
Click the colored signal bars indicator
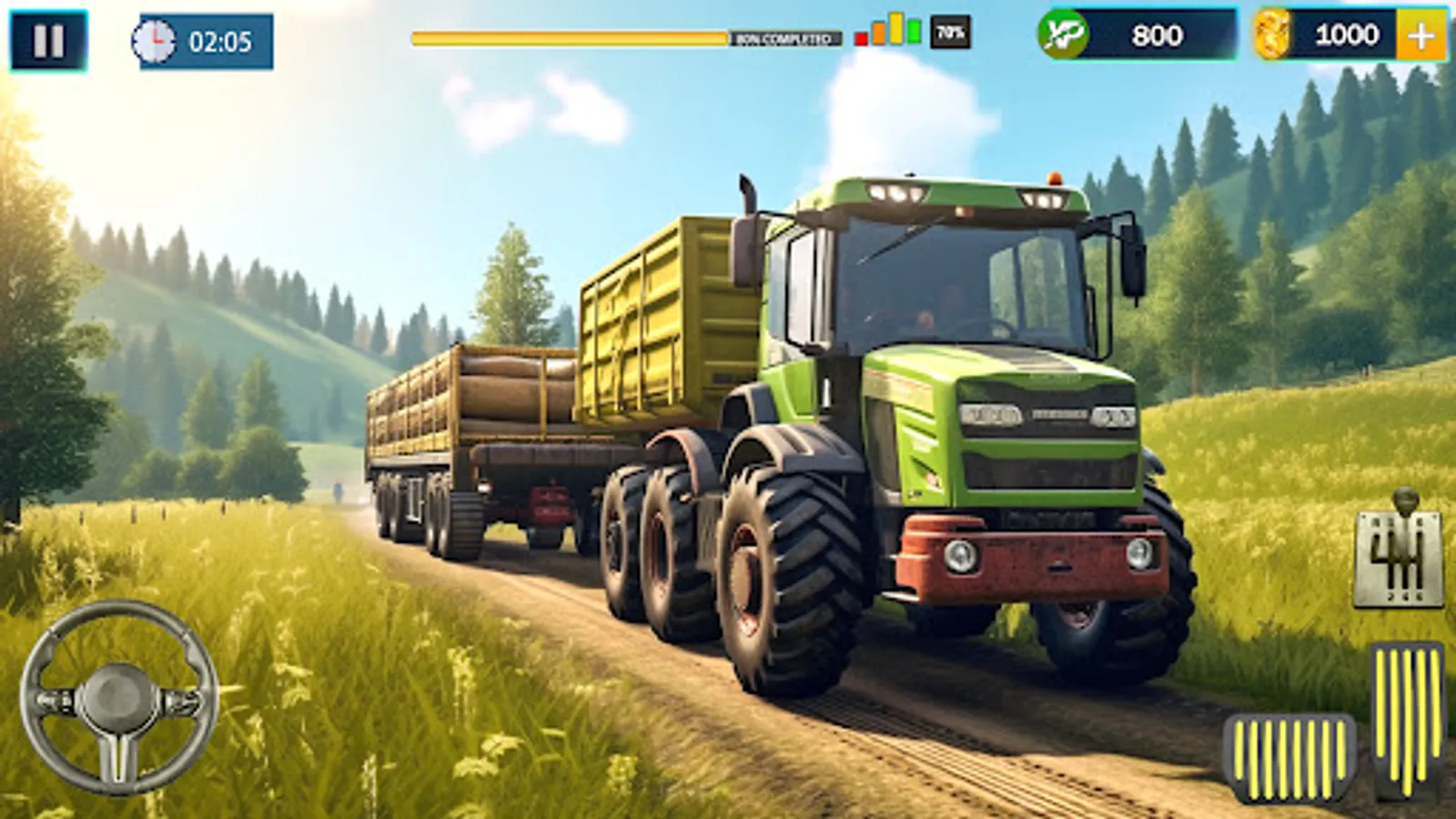(887, 32)
